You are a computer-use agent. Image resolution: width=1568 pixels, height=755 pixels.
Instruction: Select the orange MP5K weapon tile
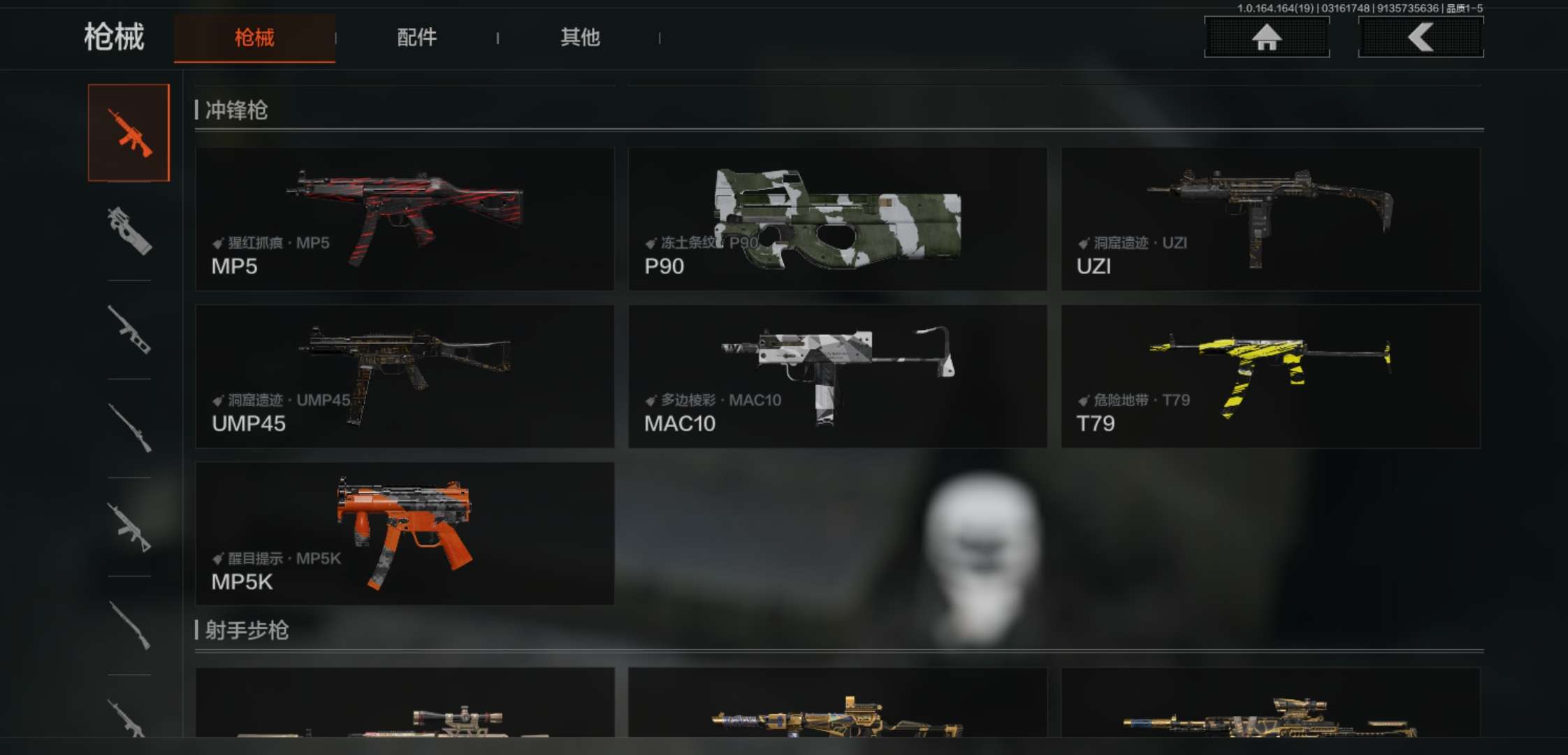coord(405,533)
